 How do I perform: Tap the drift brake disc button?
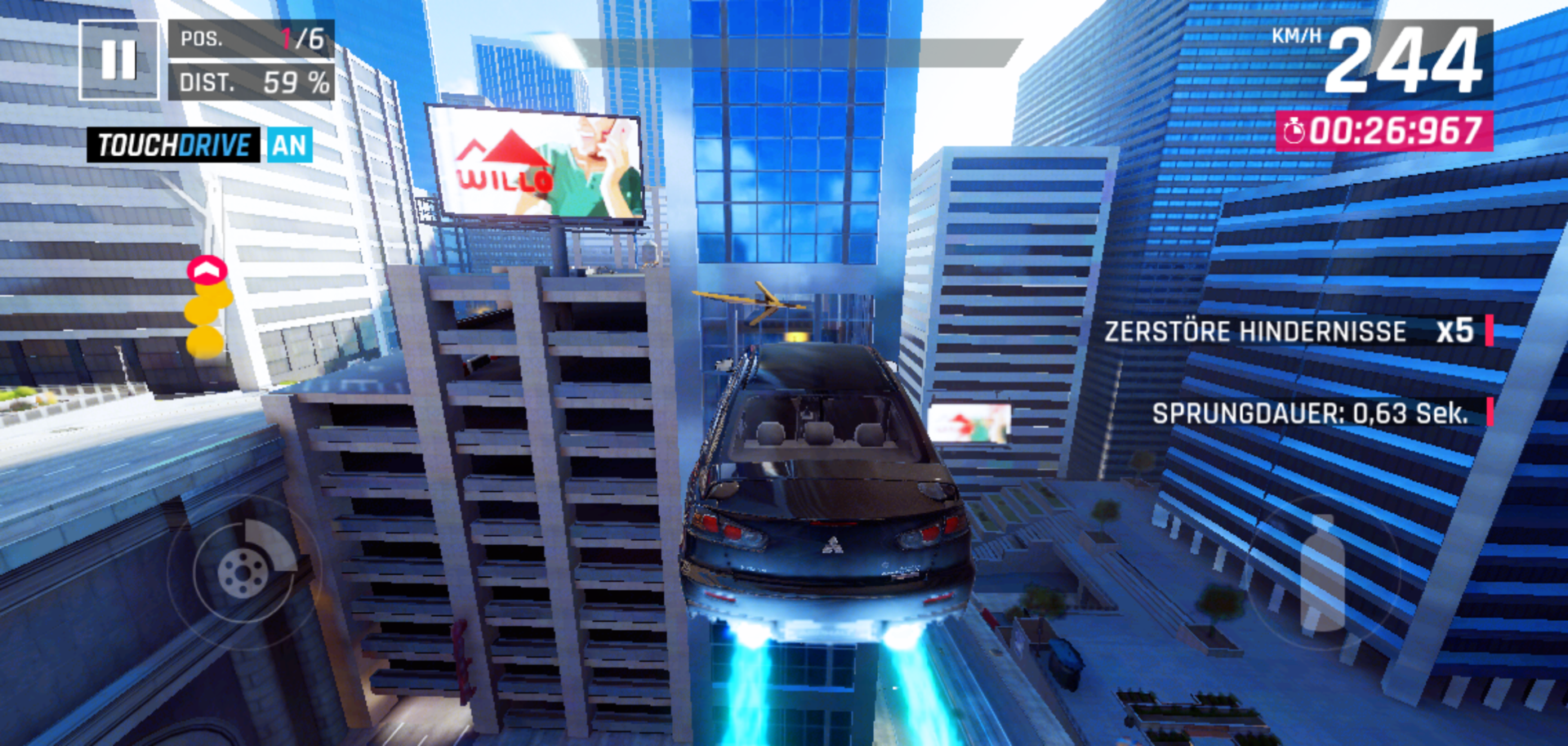click(244, 571)
